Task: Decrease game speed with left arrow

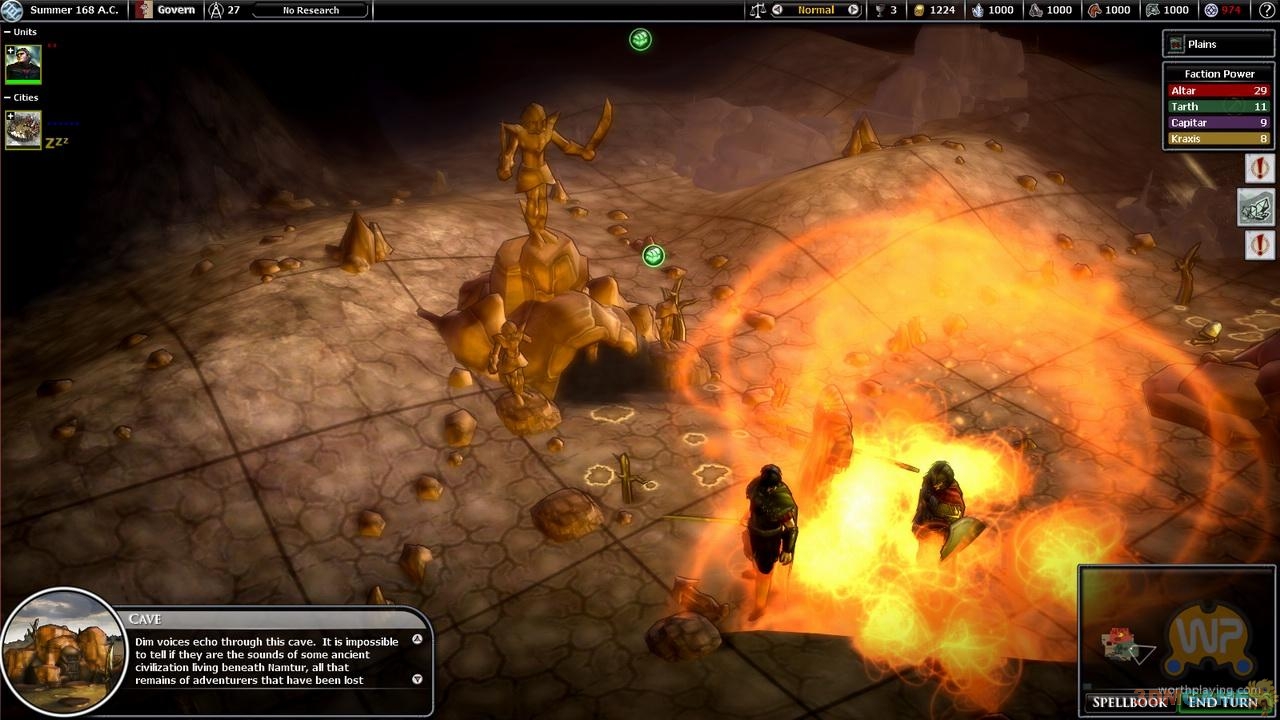Action: tap(778, 10)
